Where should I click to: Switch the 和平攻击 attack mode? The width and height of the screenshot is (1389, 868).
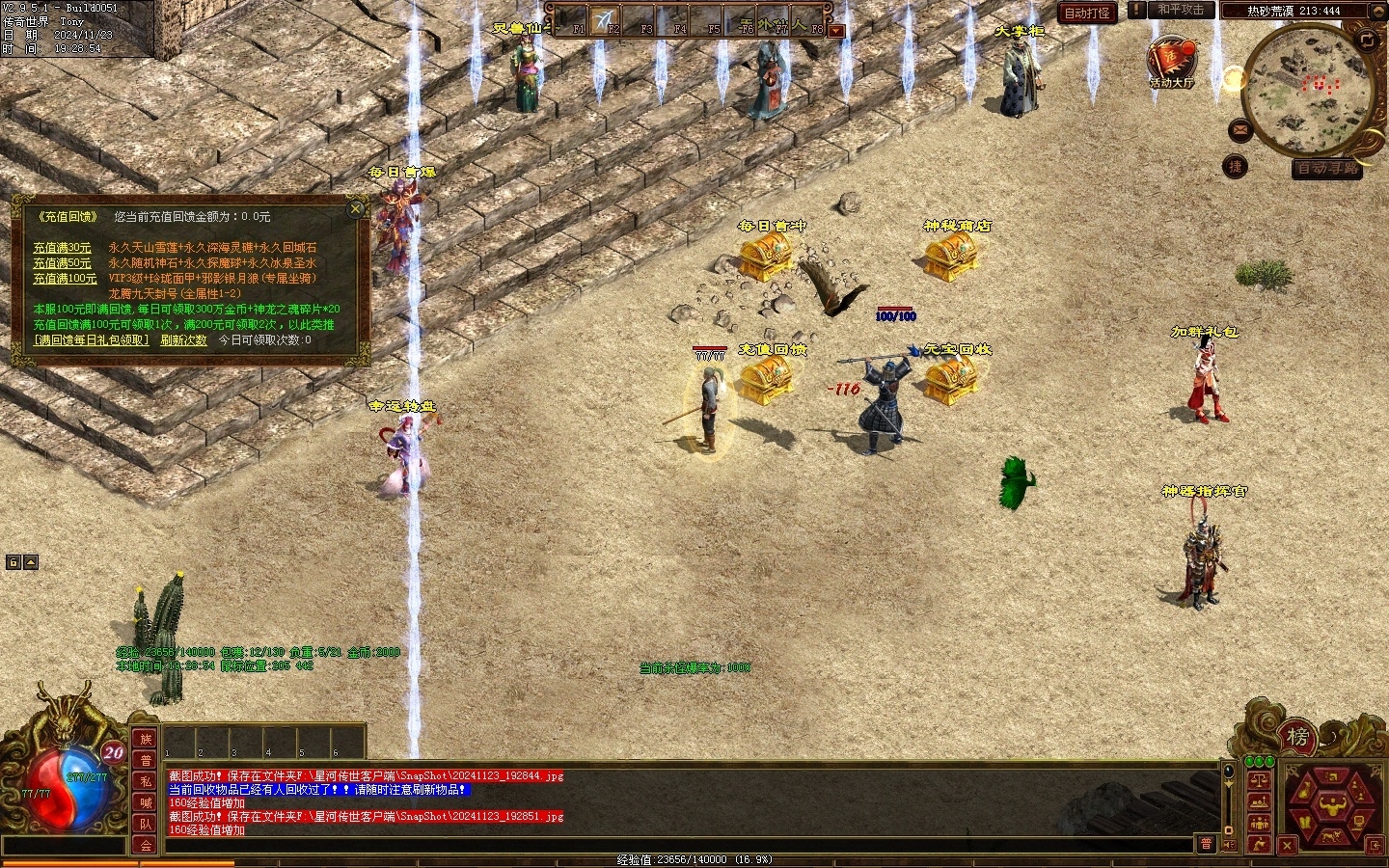[x=1181, y=10]
